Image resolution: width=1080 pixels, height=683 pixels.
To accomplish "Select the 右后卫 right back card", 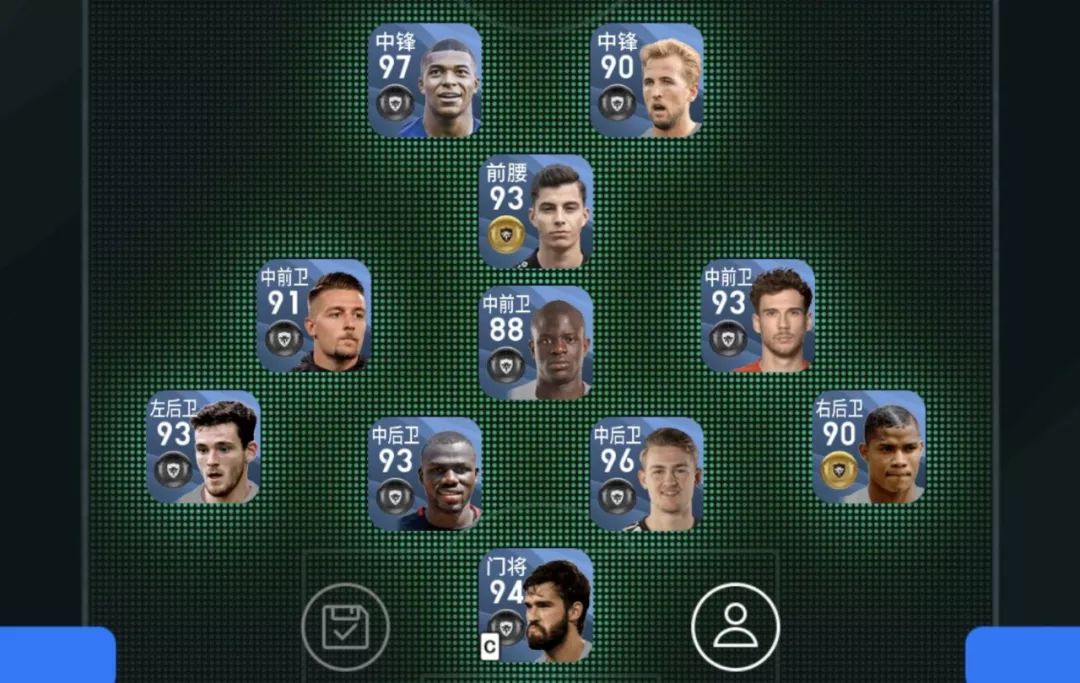I will [869, 447].
